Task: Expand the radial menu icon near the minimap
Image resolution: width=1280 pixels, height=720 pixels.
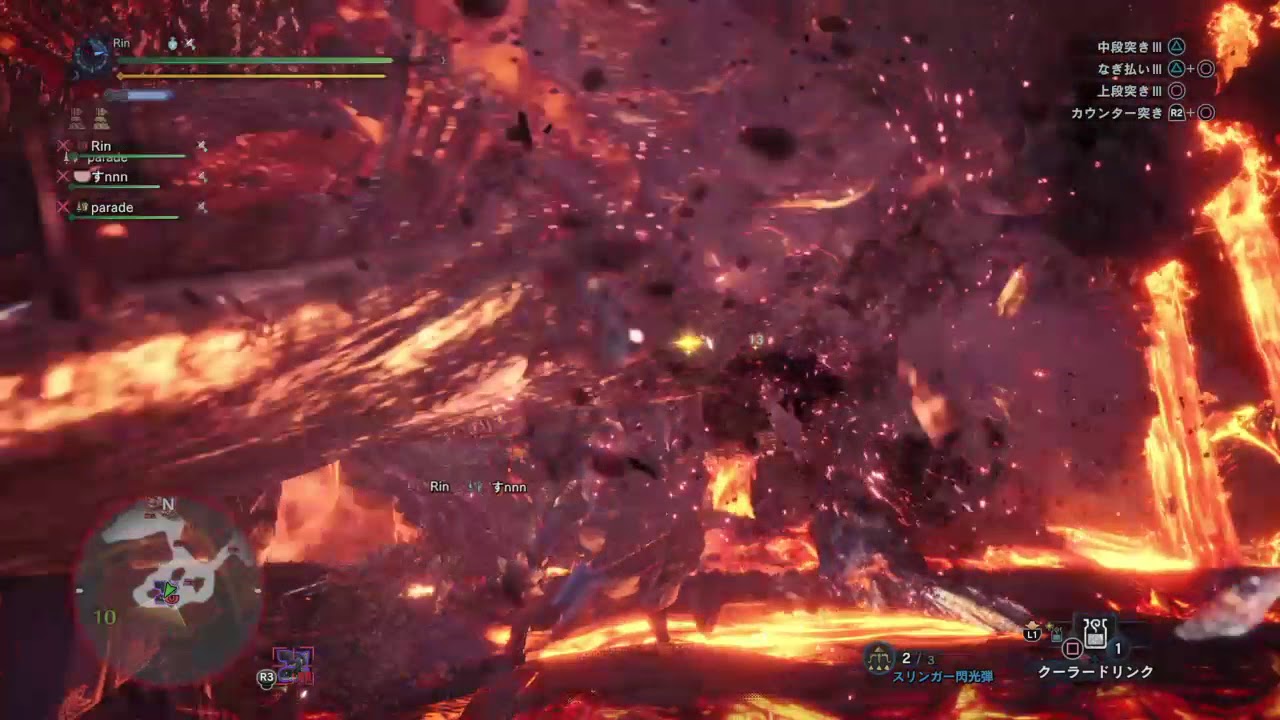Action: click(292, 663)
